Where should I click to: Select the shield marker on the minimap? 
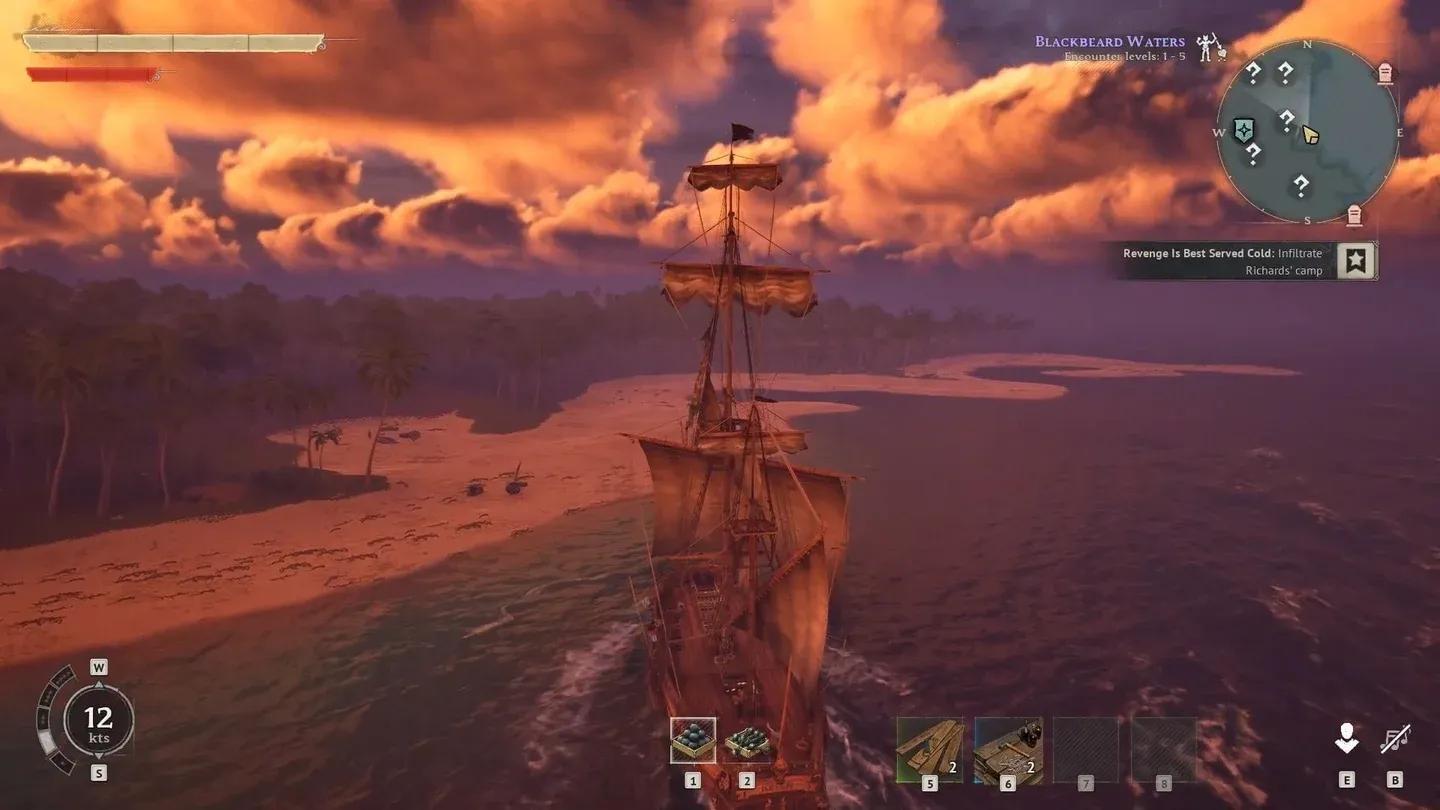point(1244,130)
